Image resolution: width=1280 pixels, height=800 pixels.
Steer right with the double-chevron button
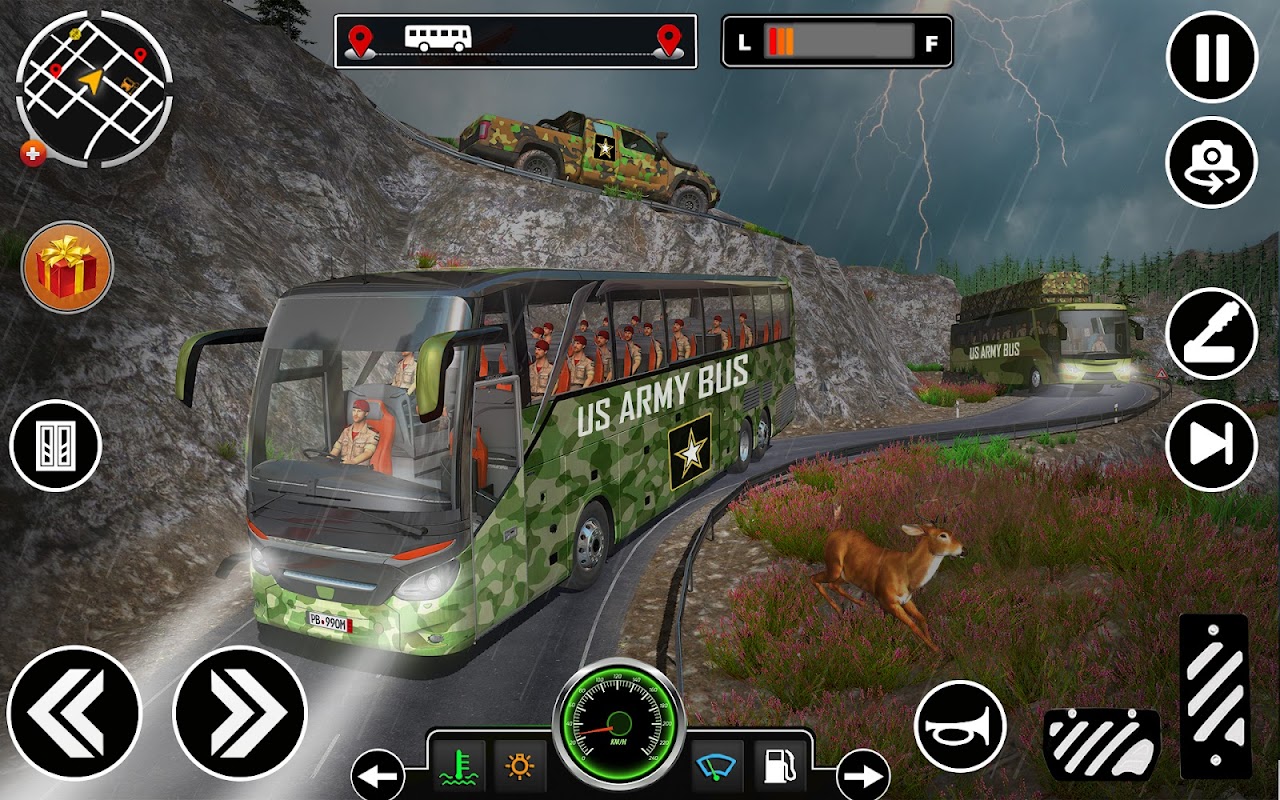click(x=239, y=713)
